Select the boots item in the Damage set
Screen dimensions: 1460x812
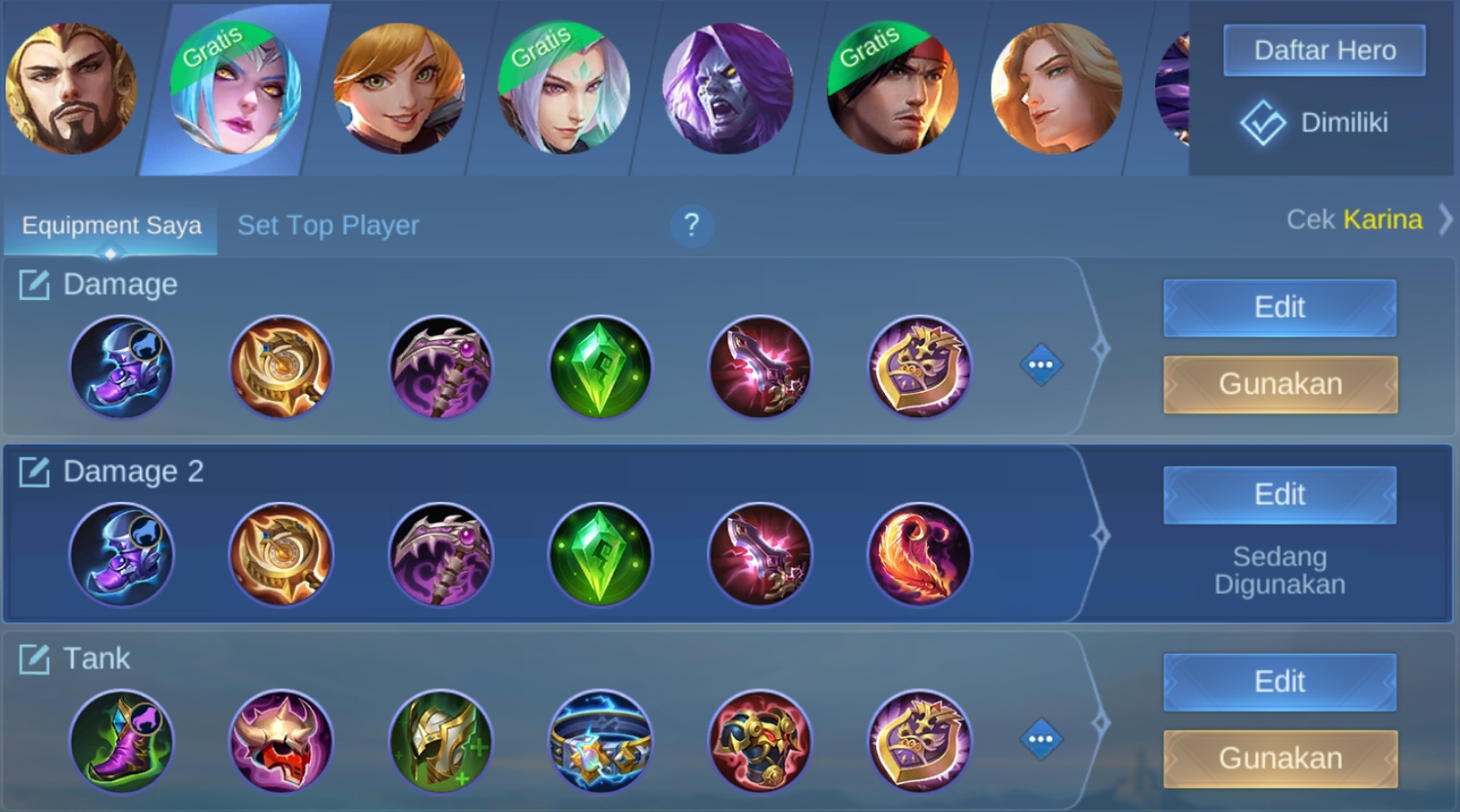(x=121, y=367)
